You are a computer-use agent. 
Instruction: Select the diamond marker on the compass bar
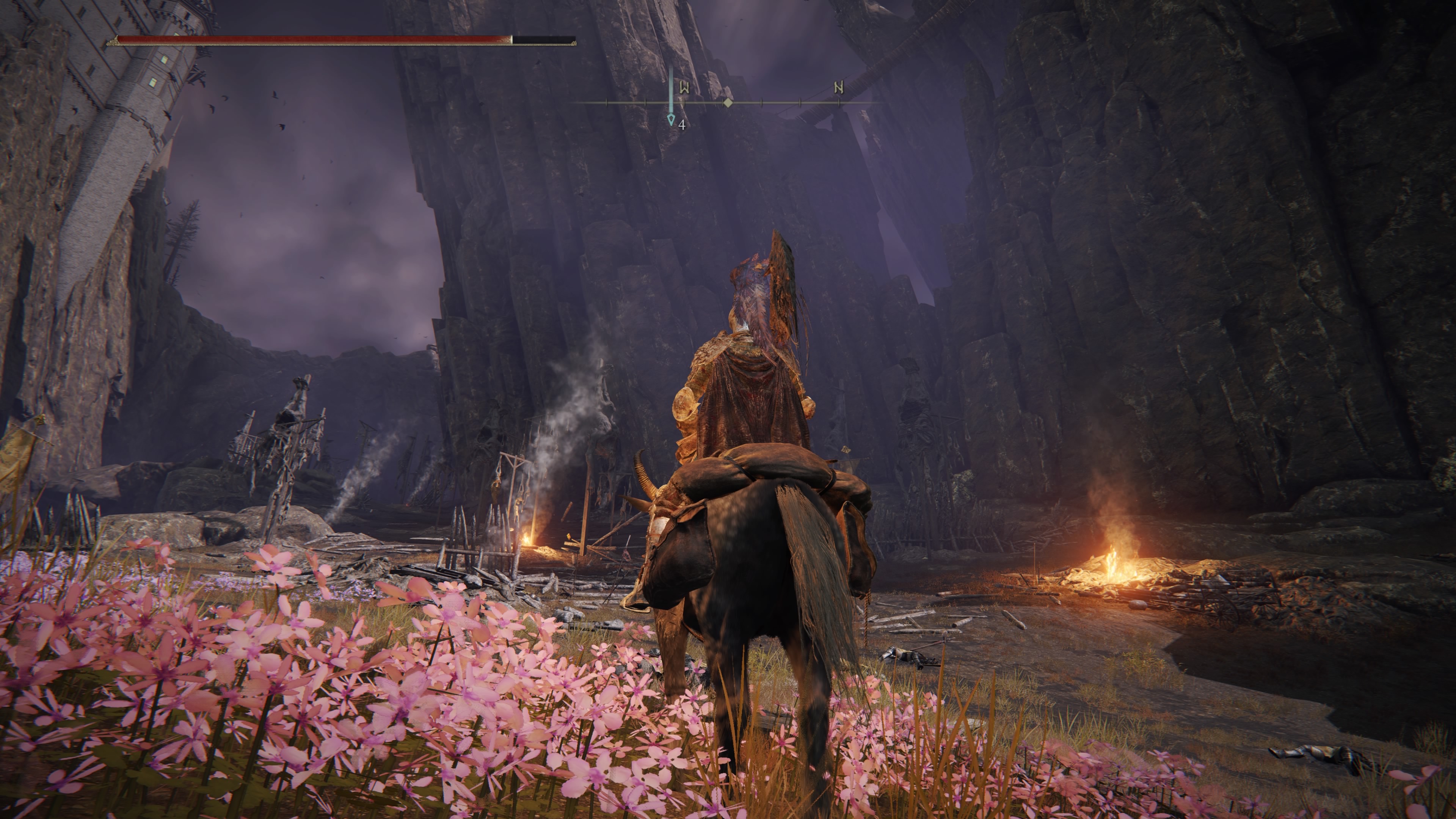(x=728, y=103)
